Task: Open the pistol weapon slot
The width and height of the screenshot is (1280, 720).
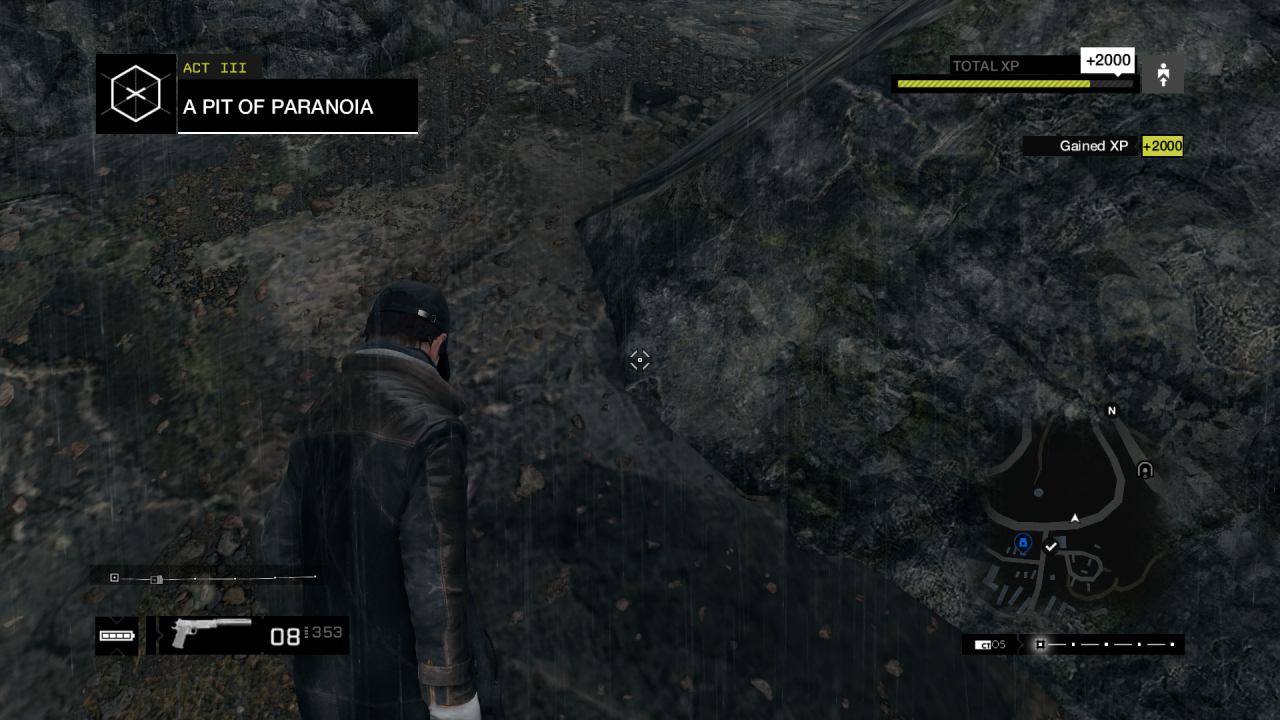Action: click(x=211, y=633)
